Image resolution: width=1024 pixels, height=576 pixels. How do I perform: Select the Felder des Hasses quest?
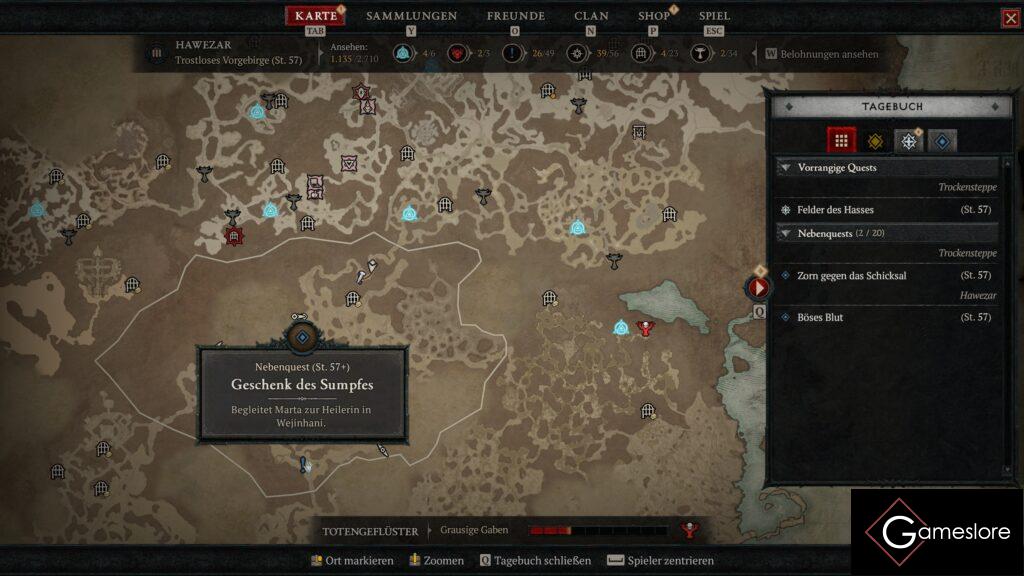pos(835,210)
